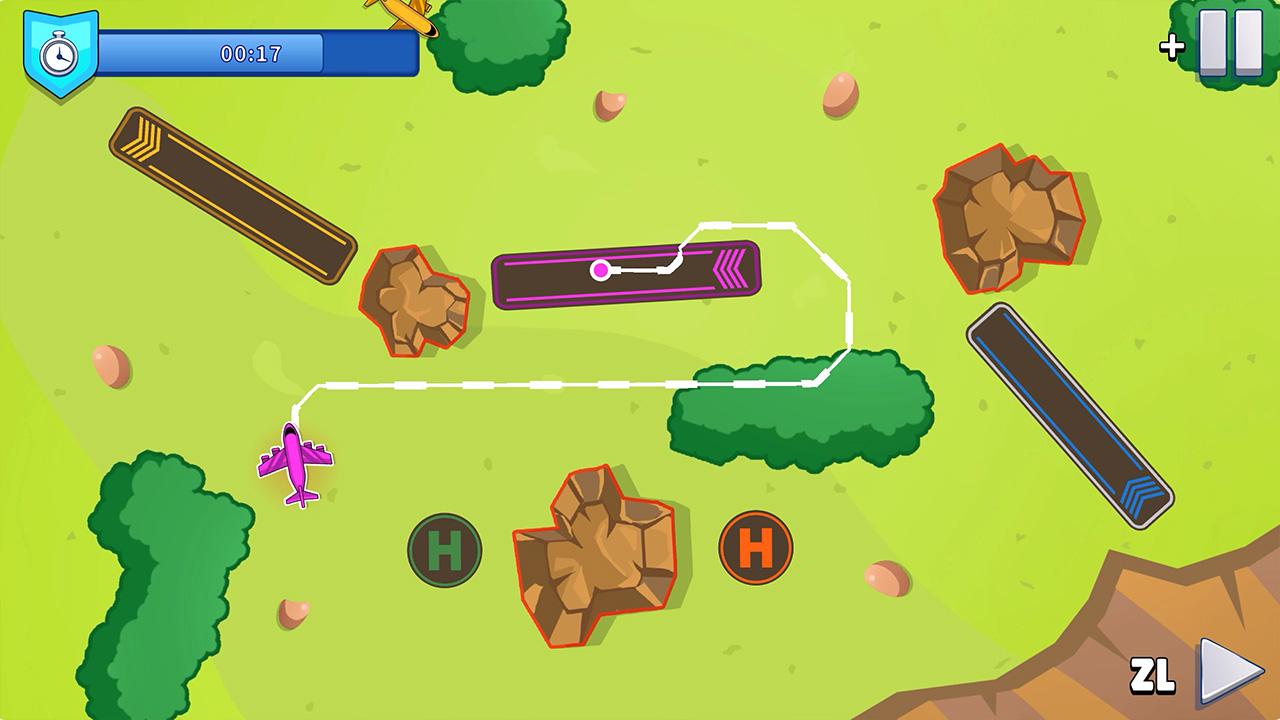1280x720 pixels.
Task: Click the 00:17 timer progress bar
Action: 250,54
